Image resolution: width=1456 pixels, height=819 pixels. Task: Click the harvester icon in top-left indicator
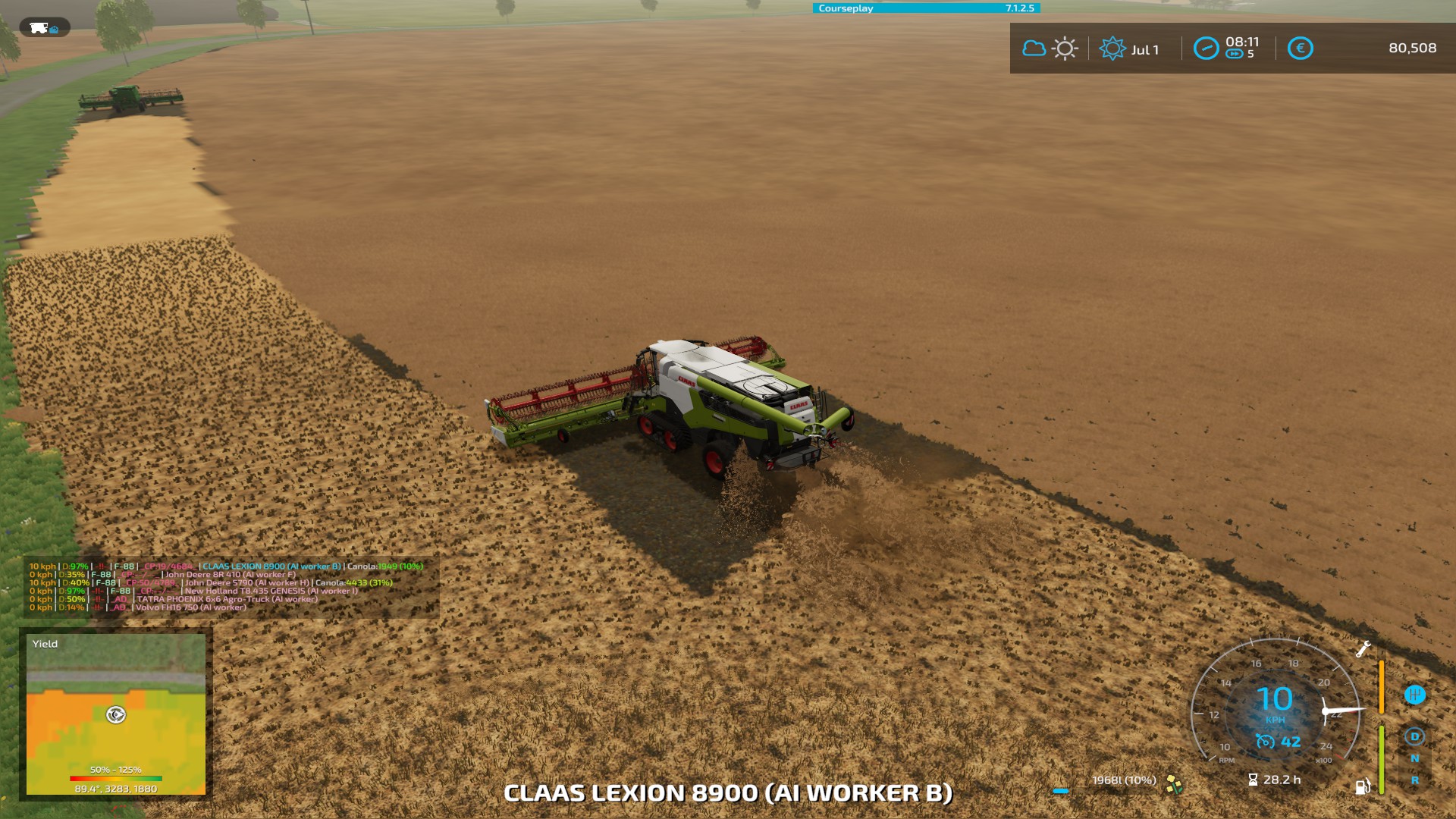click(38, 29)
